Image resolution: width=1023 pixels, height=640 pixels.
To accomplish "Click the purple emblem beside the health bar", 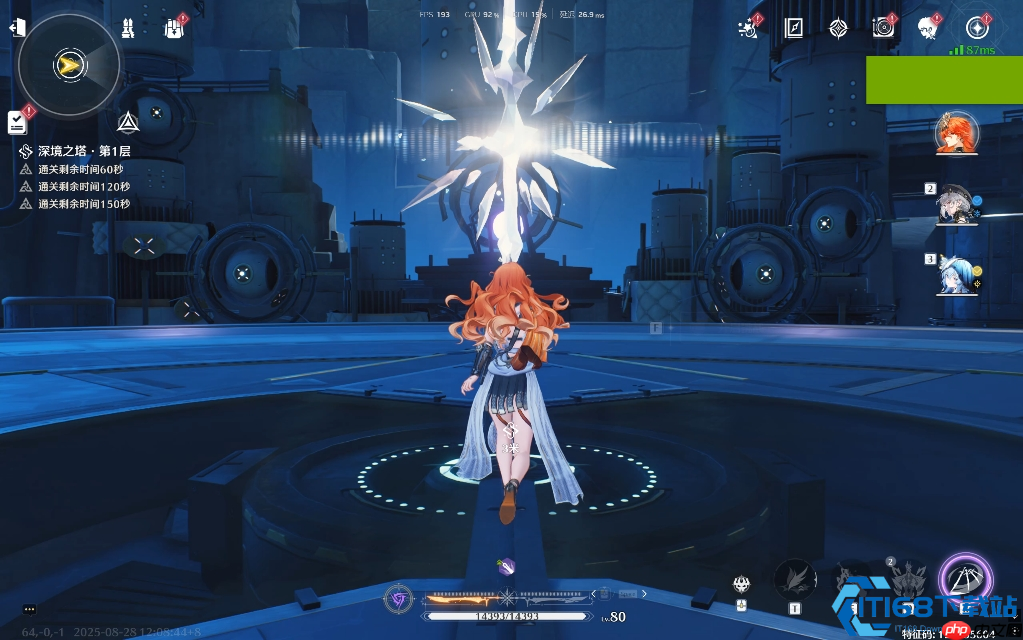I will [x=398, y=598].
